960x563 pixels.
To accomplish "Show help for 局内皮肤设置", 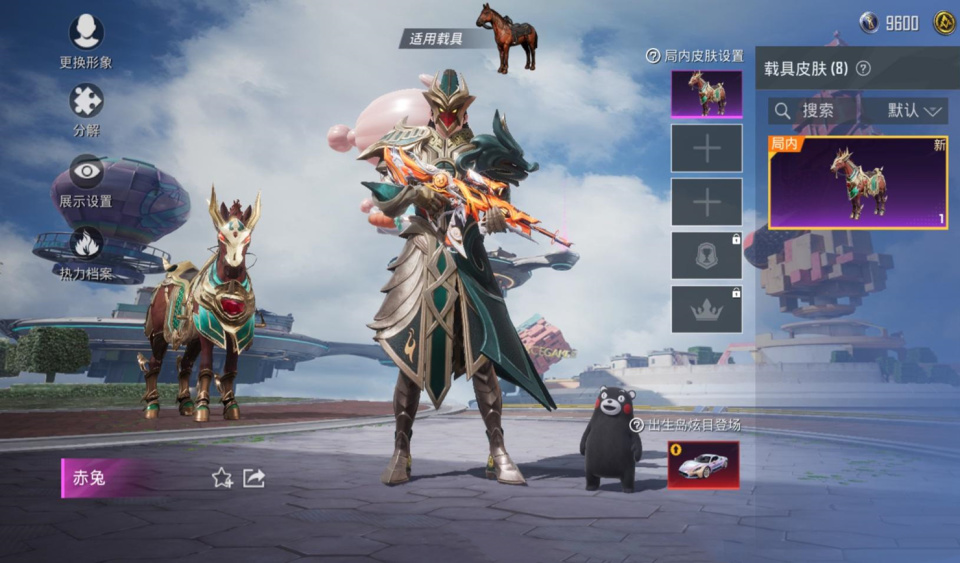I will 653,56.
